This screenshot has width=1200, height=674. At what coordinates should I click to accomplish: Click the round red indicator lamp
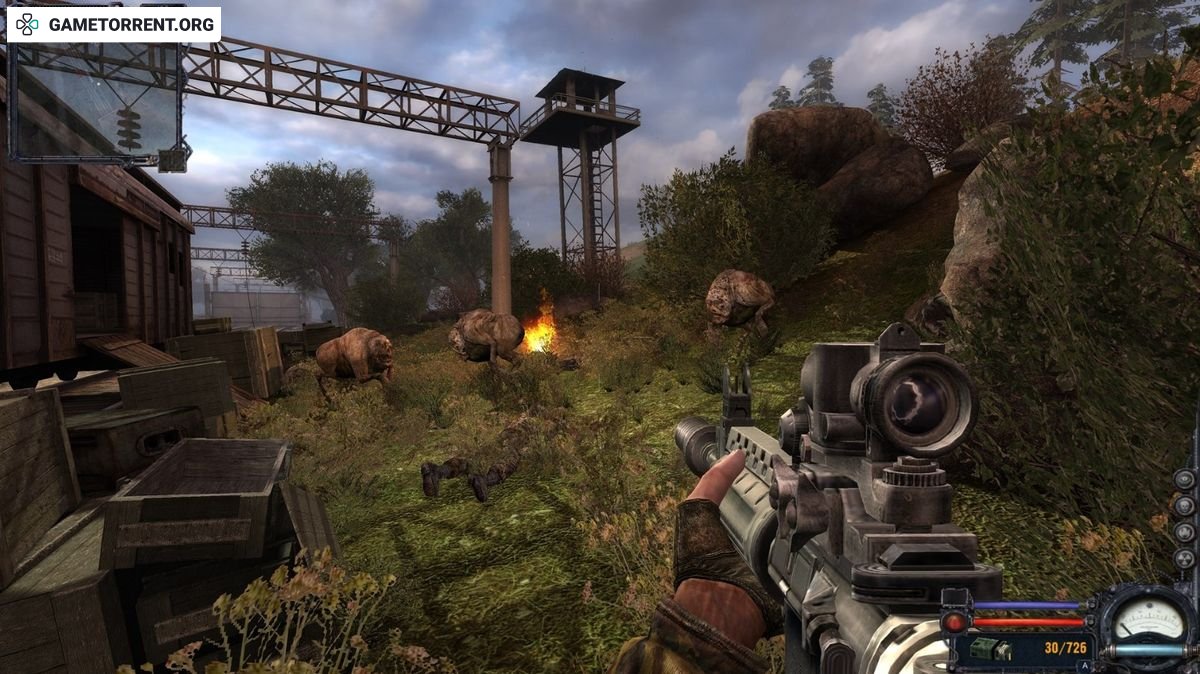(x=956, y=622)
